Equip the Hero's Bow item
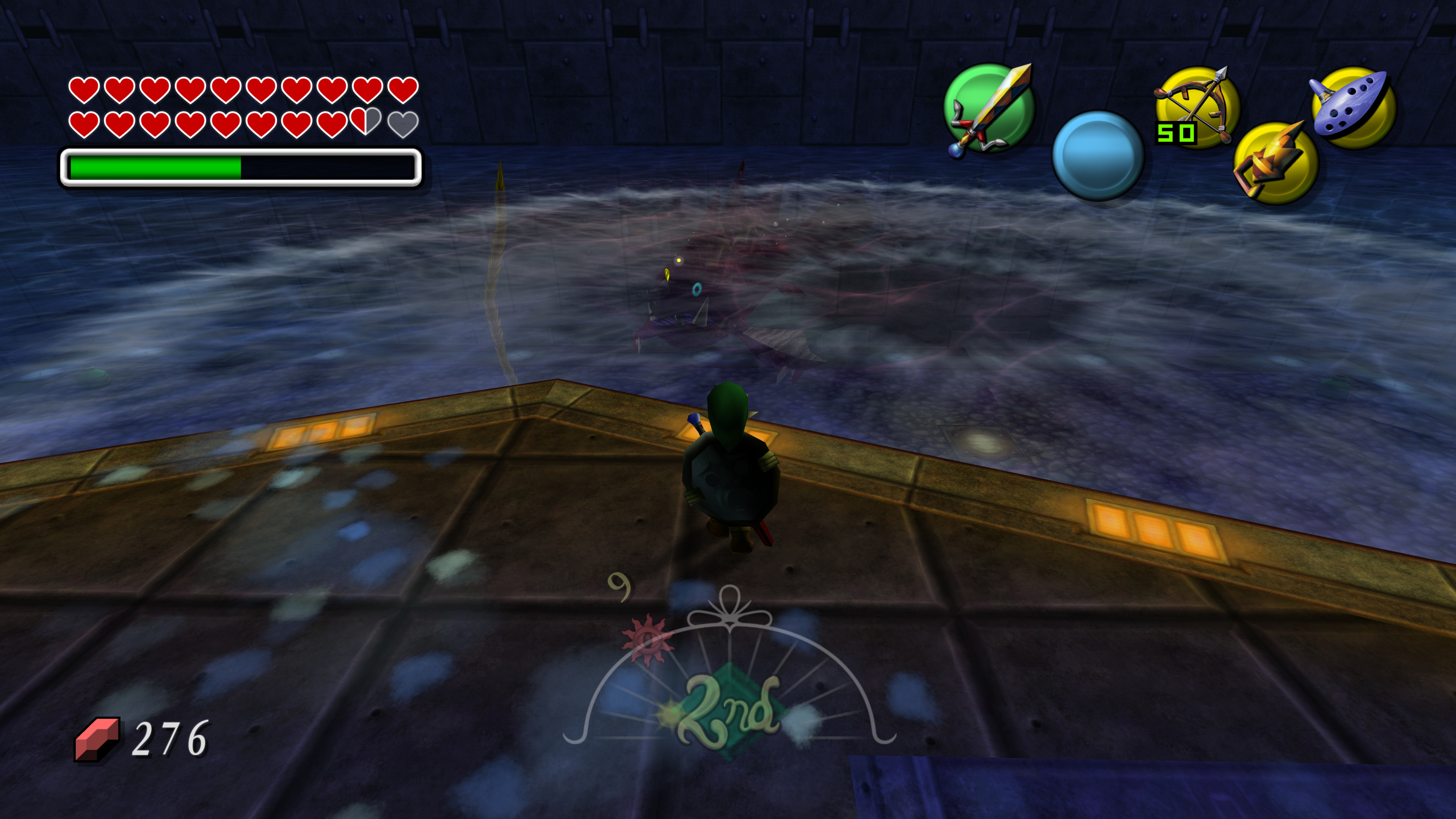Screen dimensions: 1456x819 pos(1197,107)
